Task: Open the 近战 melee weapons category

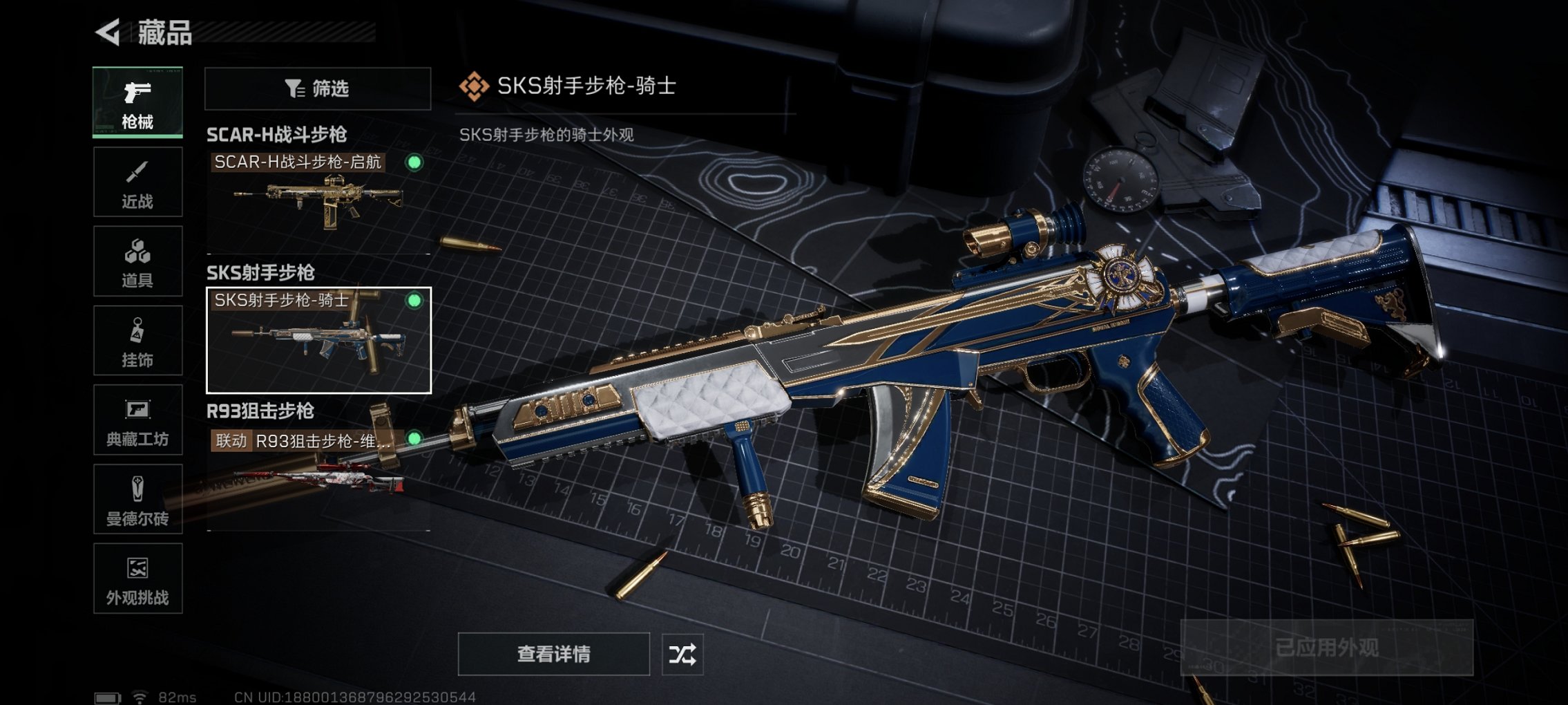Action: click(x=137, y=181)
